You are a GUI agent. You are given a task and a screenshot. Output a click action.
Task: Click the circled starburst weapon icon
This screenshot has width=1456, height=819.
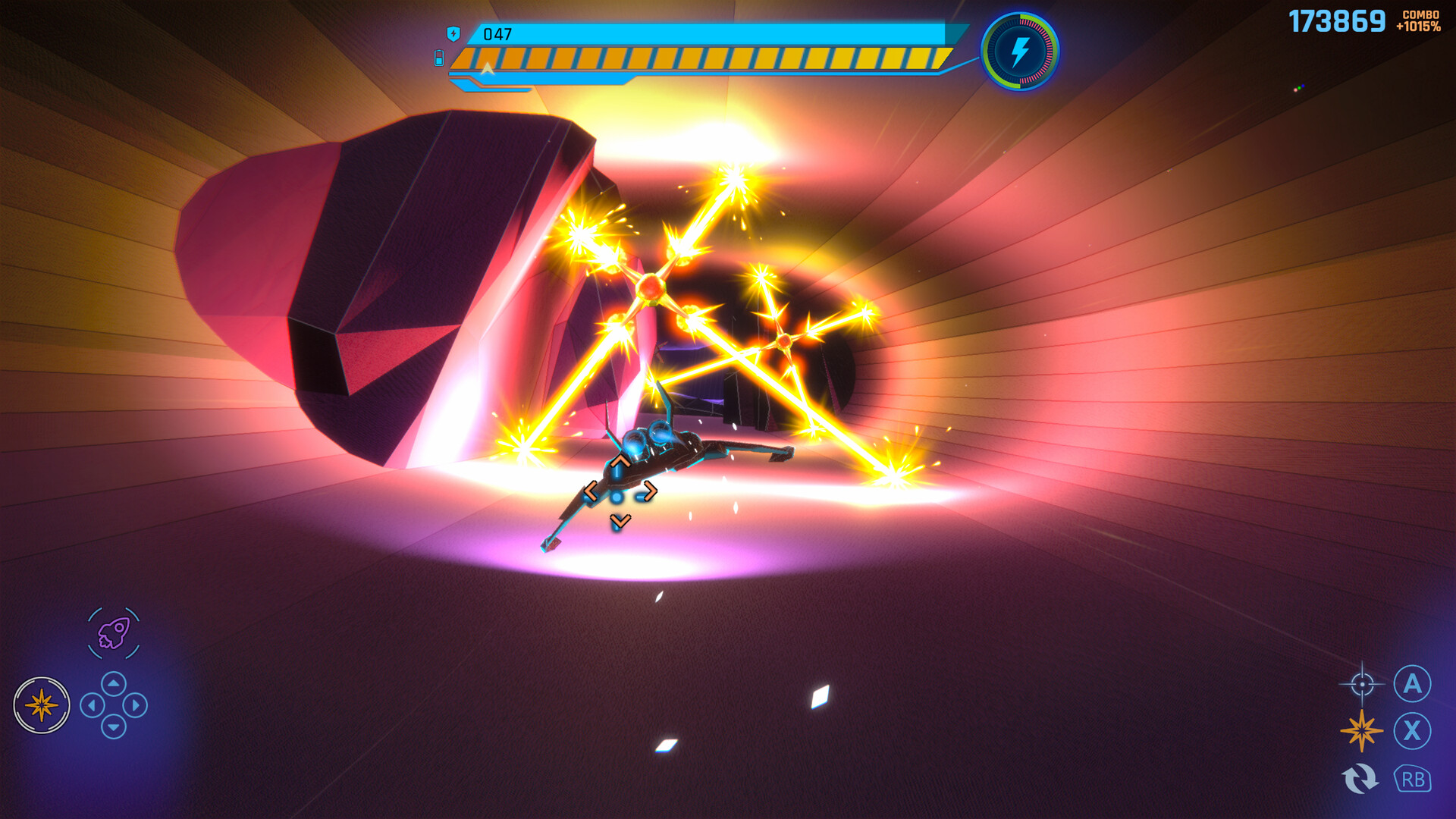42,705
